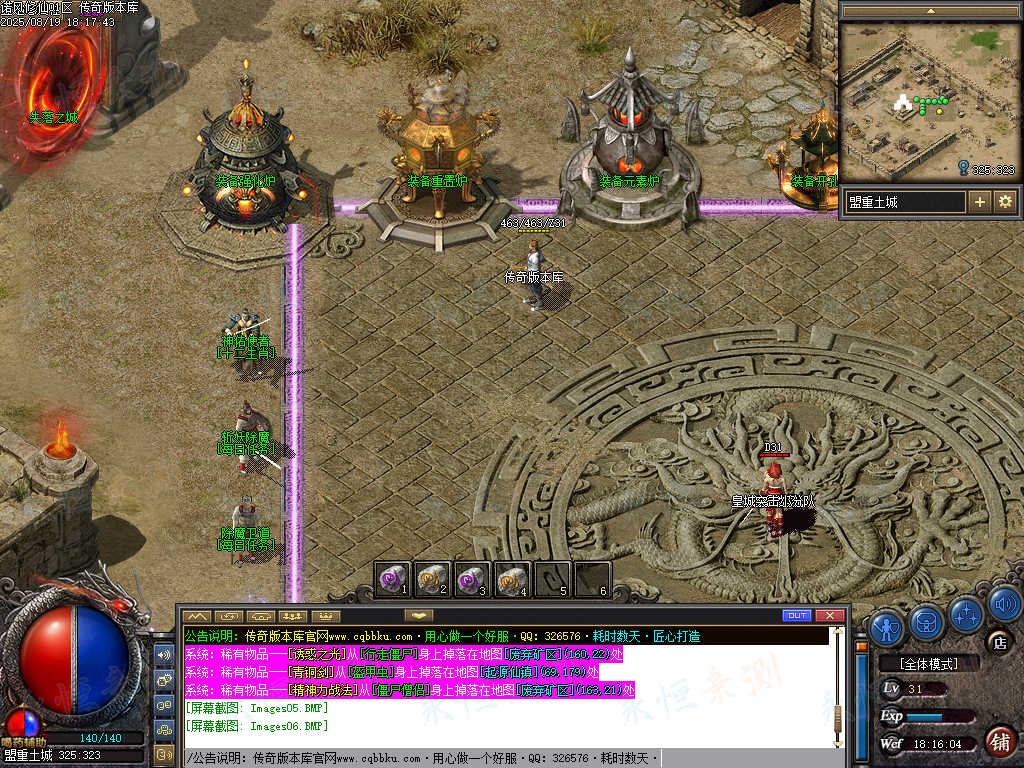
Task: Click on the minimap of 盟重土城
Action: click(x=930, y=102)
